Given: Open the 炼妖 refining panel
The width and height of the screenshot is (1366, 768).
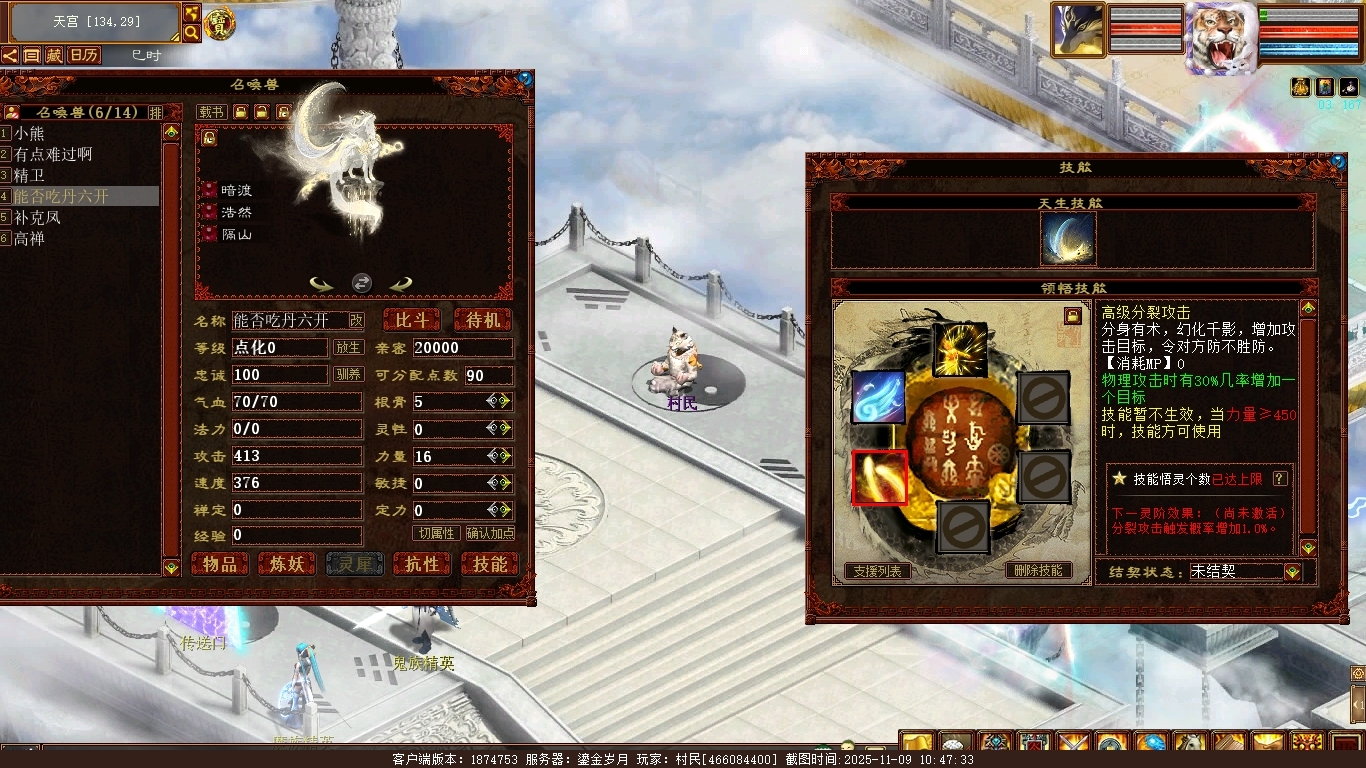Looking at the screenshot, I should point(287,564).
